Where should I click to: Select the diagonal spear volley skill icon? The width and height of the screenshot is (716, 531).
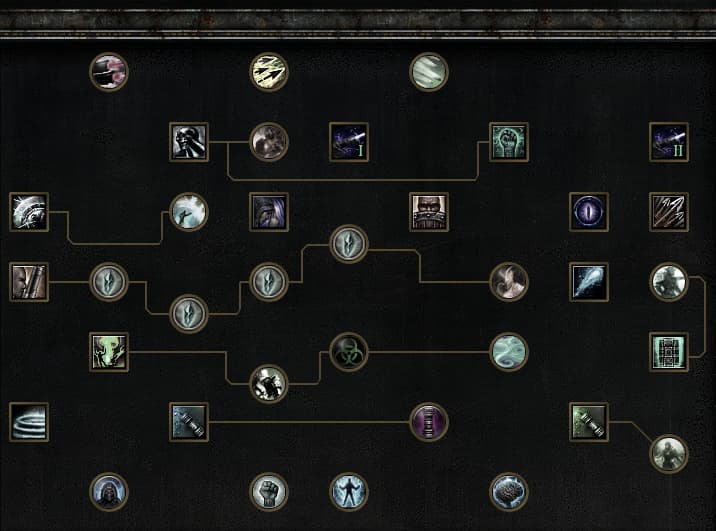pyautogui.click(x=669, y=212)
